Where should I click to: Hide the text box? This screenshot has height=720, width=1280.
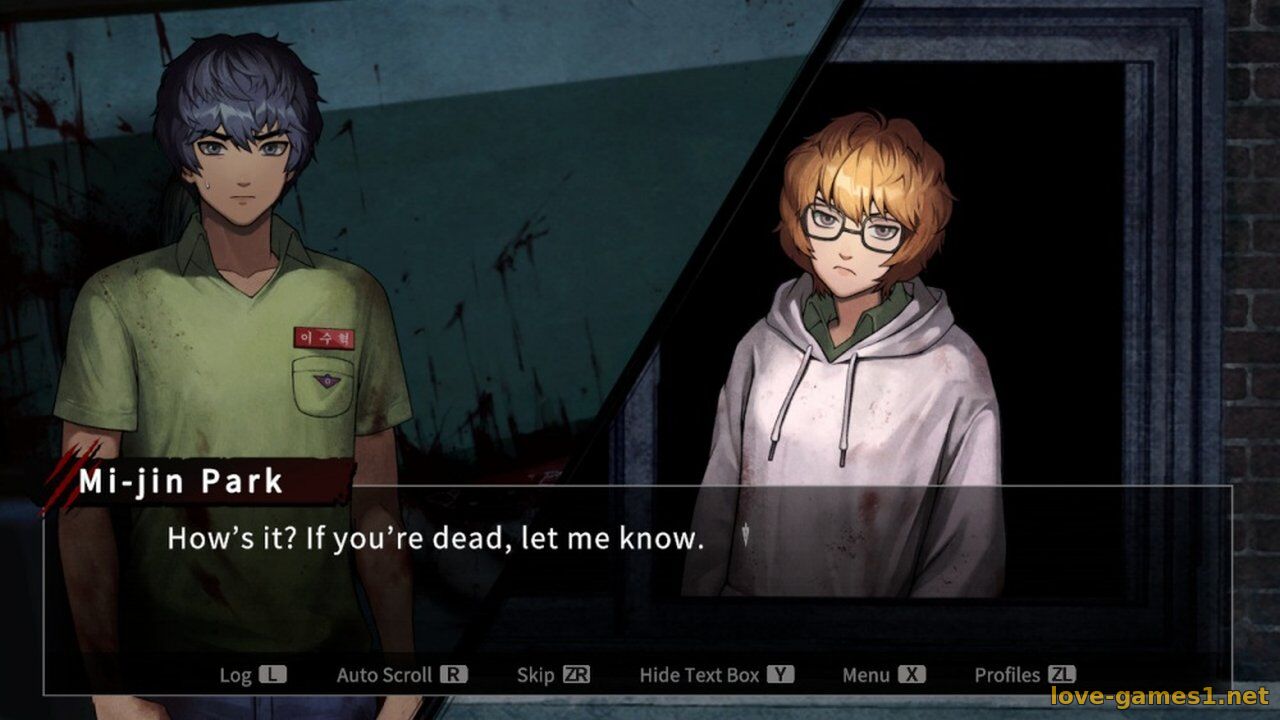click(716, 675)
